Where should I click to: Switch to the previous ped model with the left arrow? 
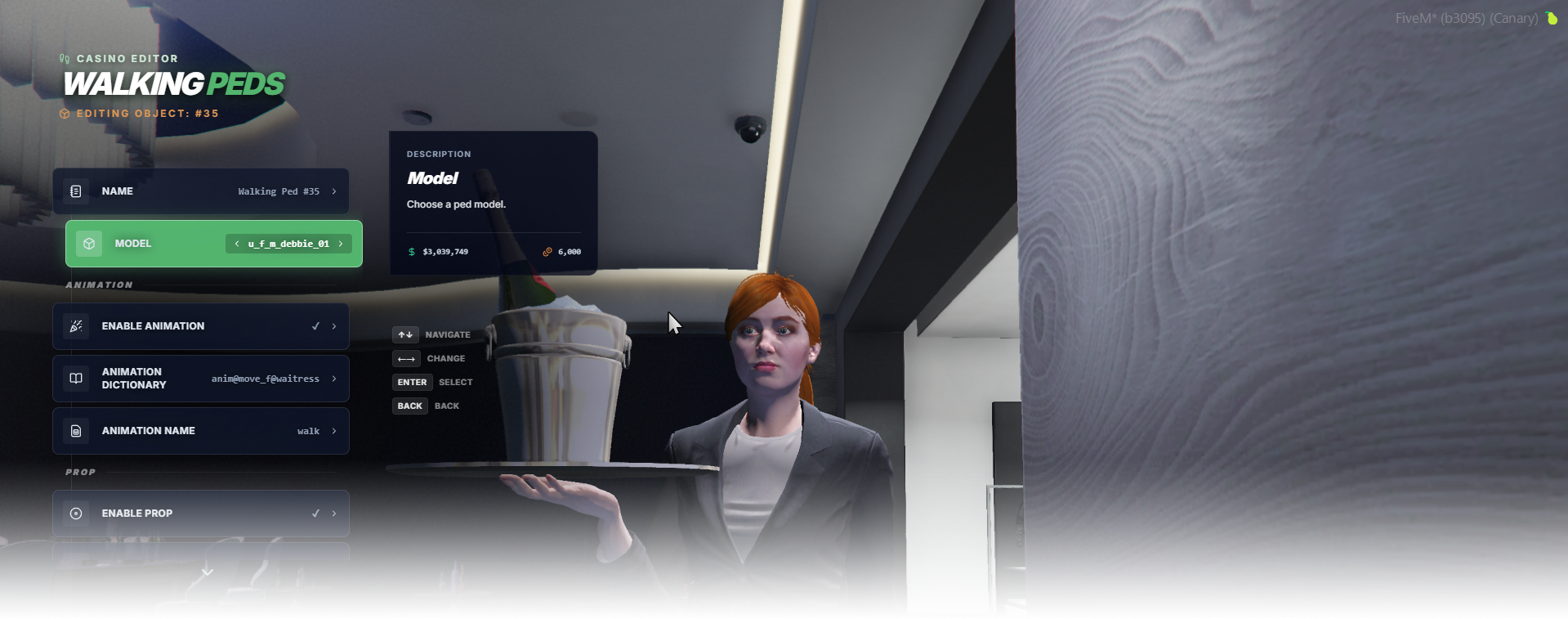pyautogui.click(x=237, y=244)
